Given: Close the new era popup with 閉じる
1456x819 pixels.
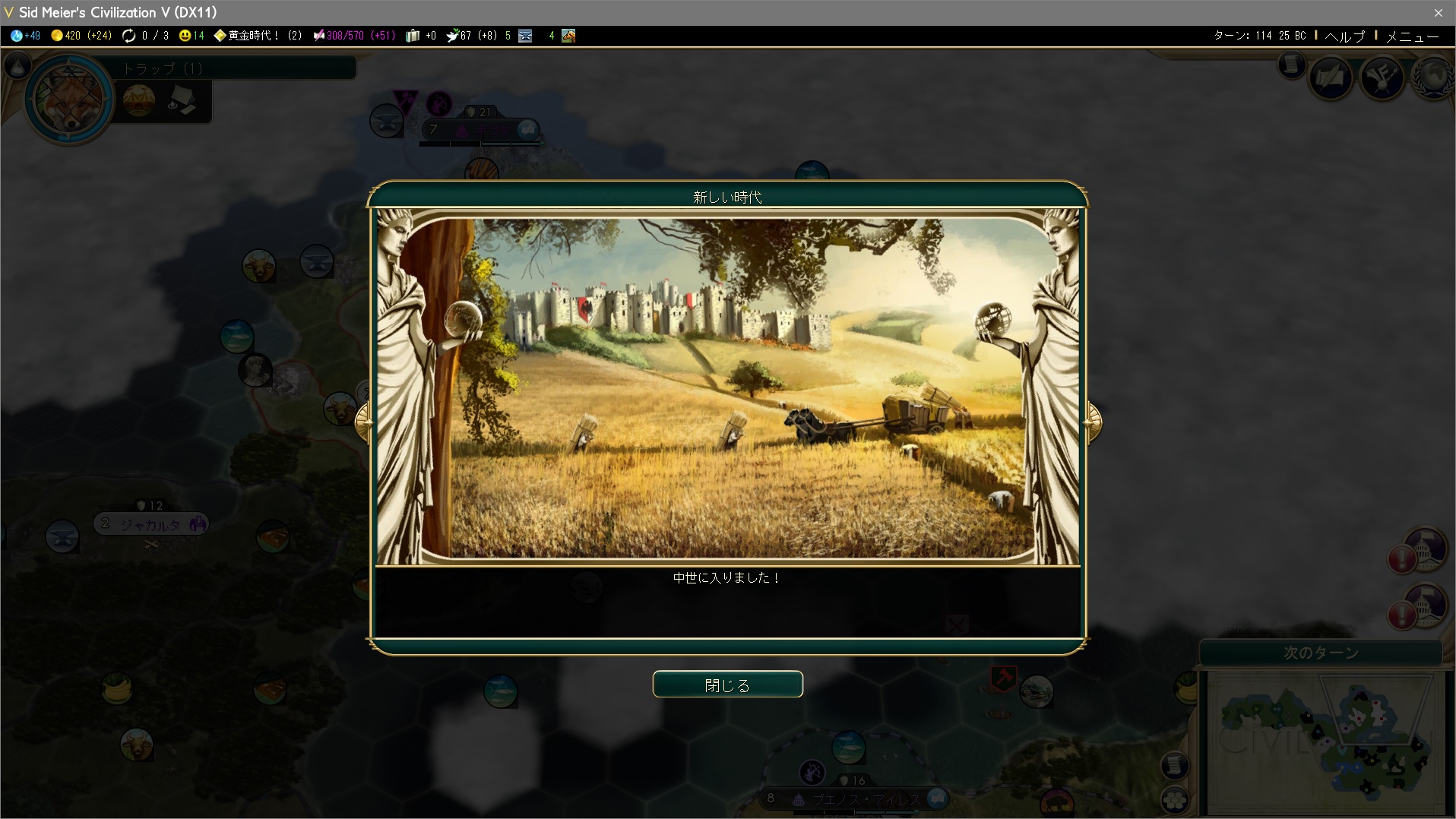Looking at the screenshot, I should pyautogui.click(x=727, y=685).
